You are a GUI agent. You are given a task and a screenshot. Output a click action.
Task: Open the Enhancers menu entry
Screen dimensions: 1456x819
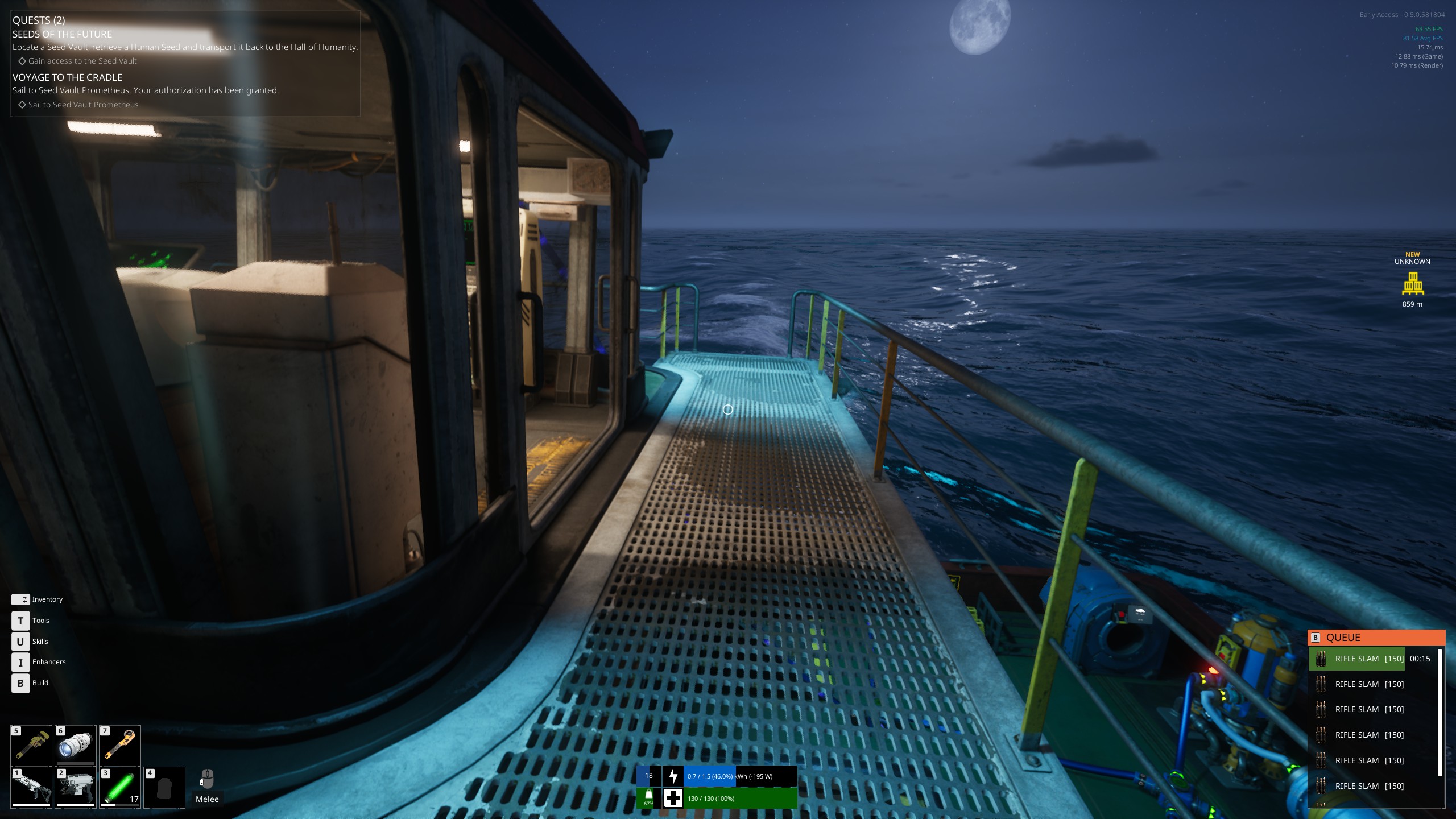(x=20, y=662)
